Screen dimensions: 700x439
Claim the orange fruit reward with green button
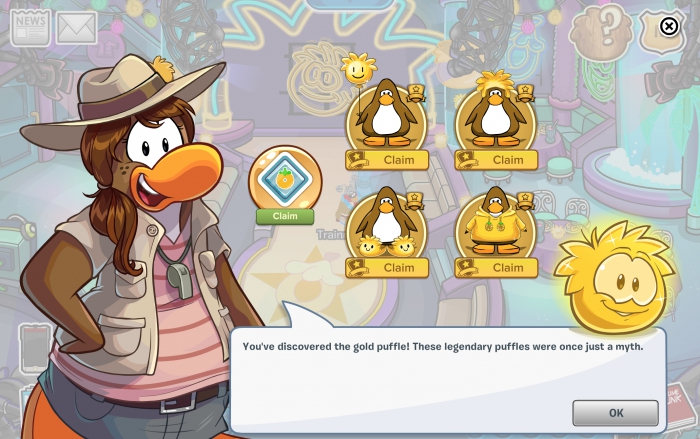click(x=285, y=216)
